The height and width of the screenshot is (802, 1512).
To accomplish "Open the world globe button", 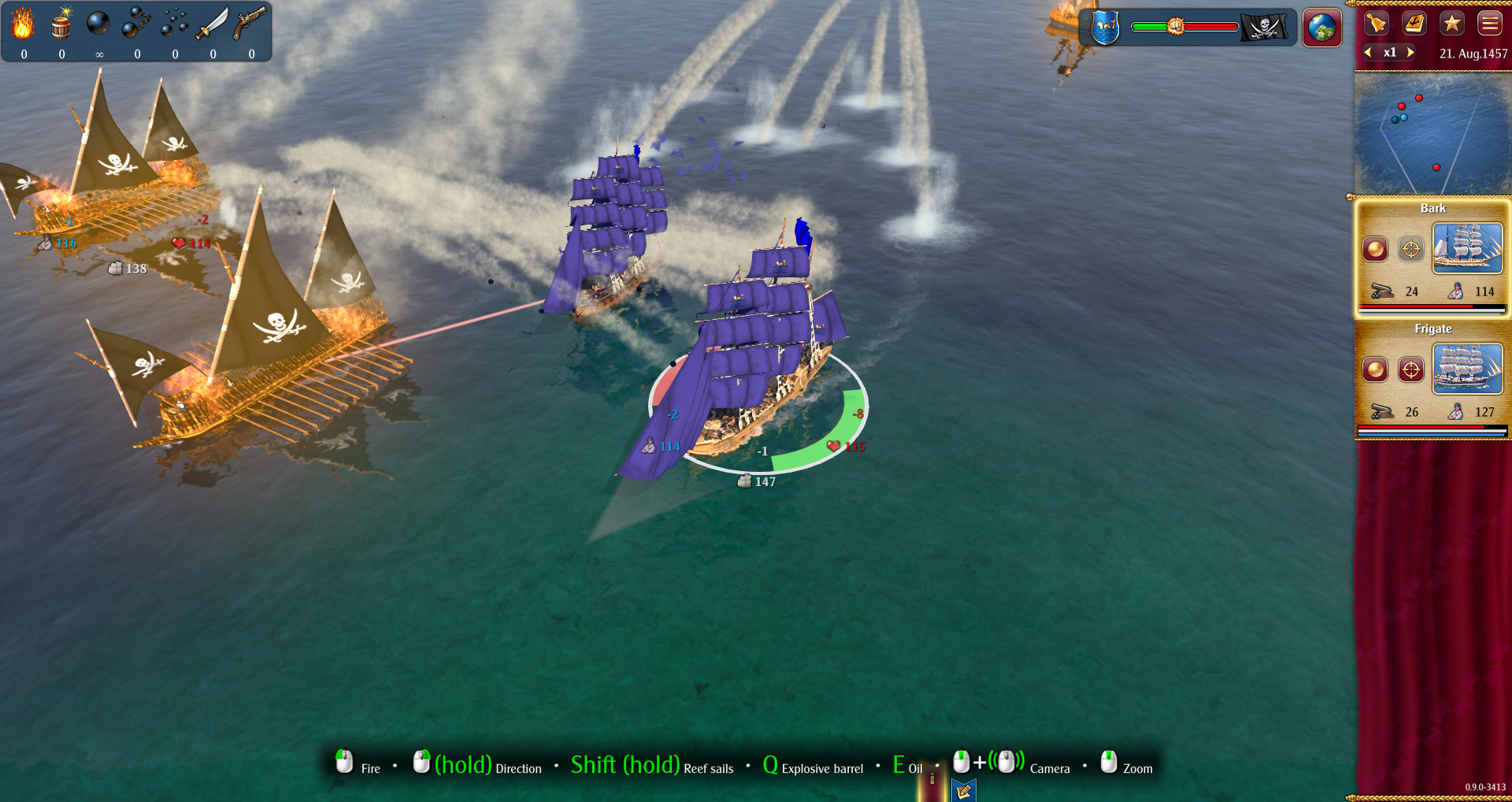I will 1321,28.
